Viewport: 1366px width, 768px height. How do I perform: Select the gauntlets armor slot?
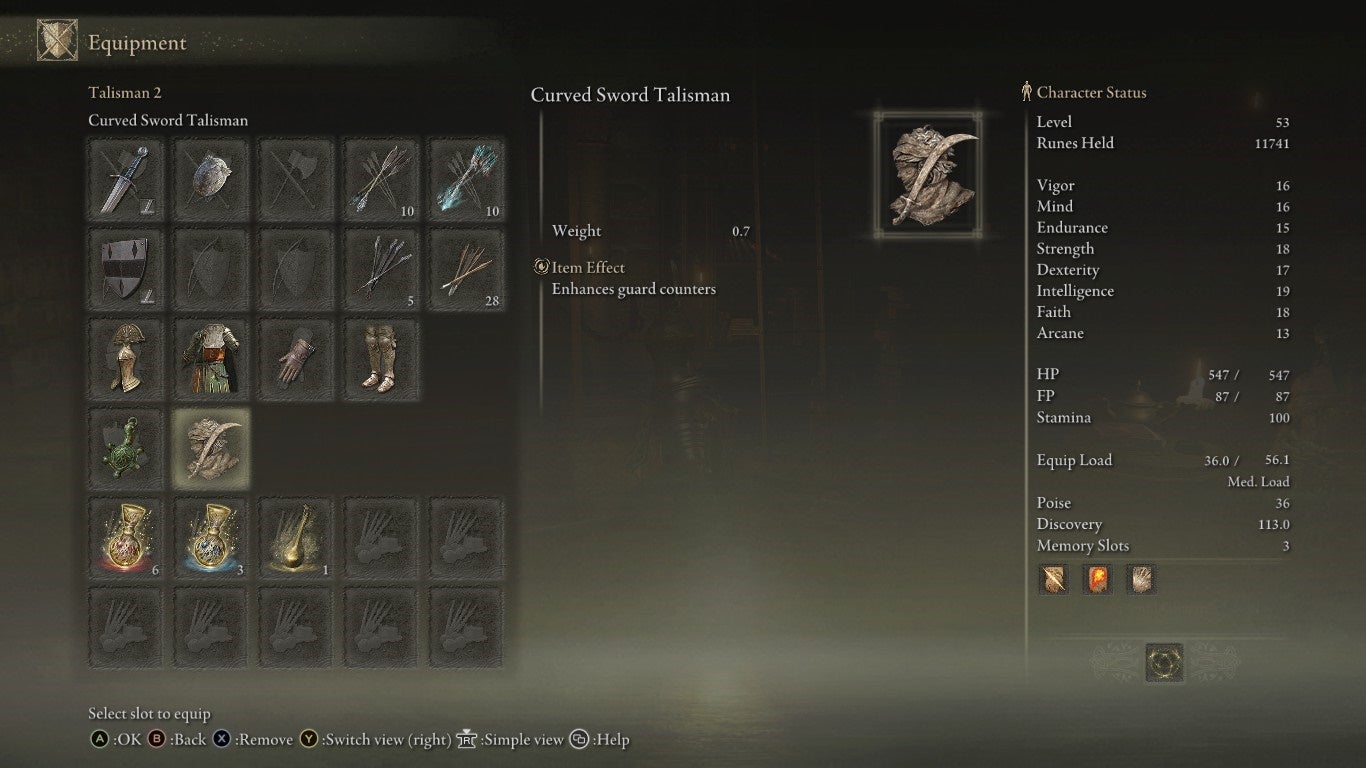pyautogui.click(x=295, y=358)
